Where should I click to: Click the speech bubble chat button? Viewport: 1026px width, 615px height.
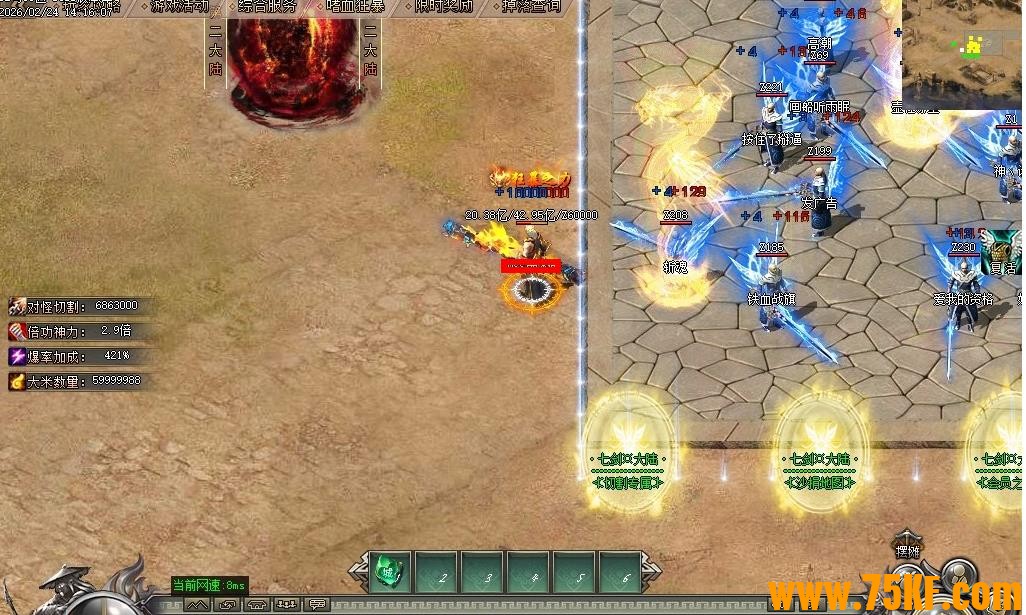tap(318, 605)
